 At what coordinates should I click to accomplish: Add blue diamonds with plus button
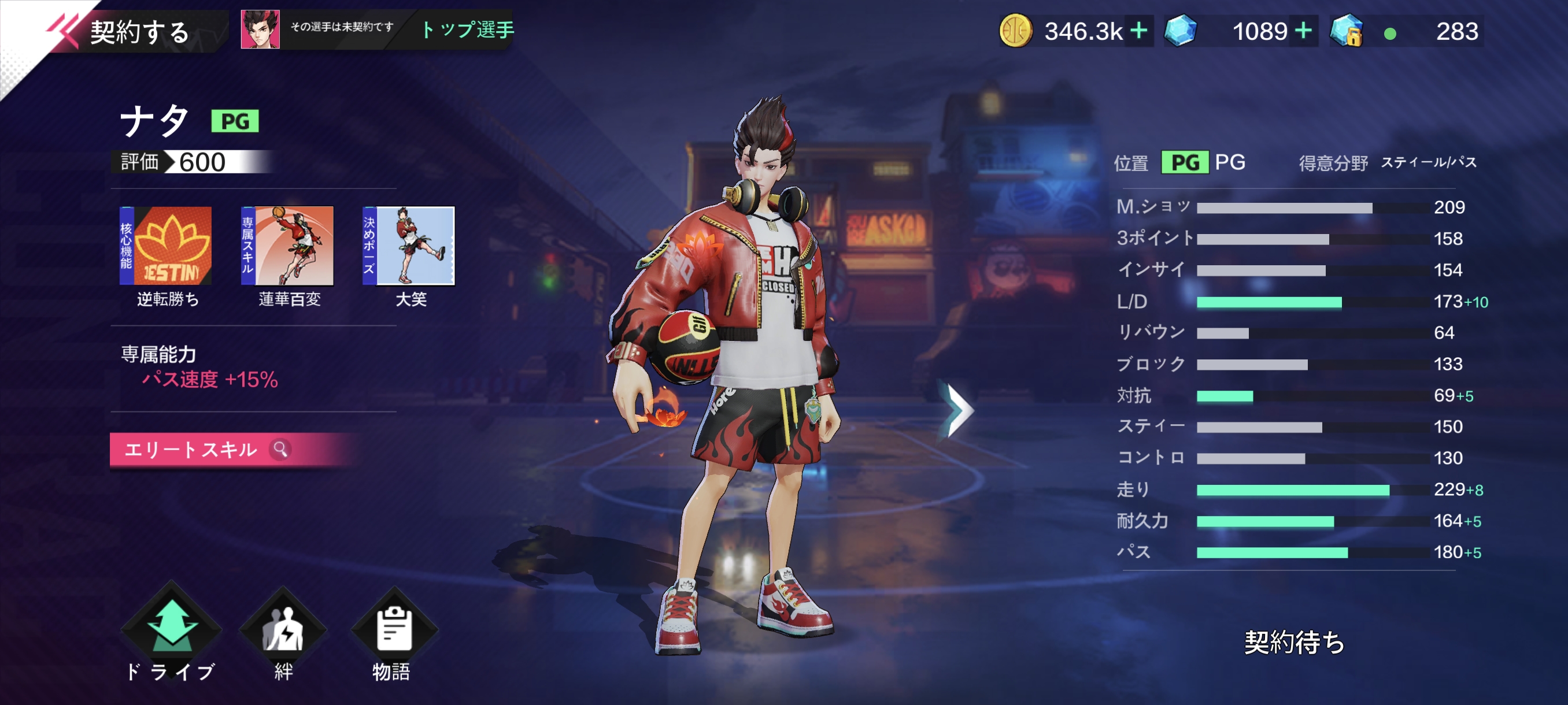tap(1303, 31)
